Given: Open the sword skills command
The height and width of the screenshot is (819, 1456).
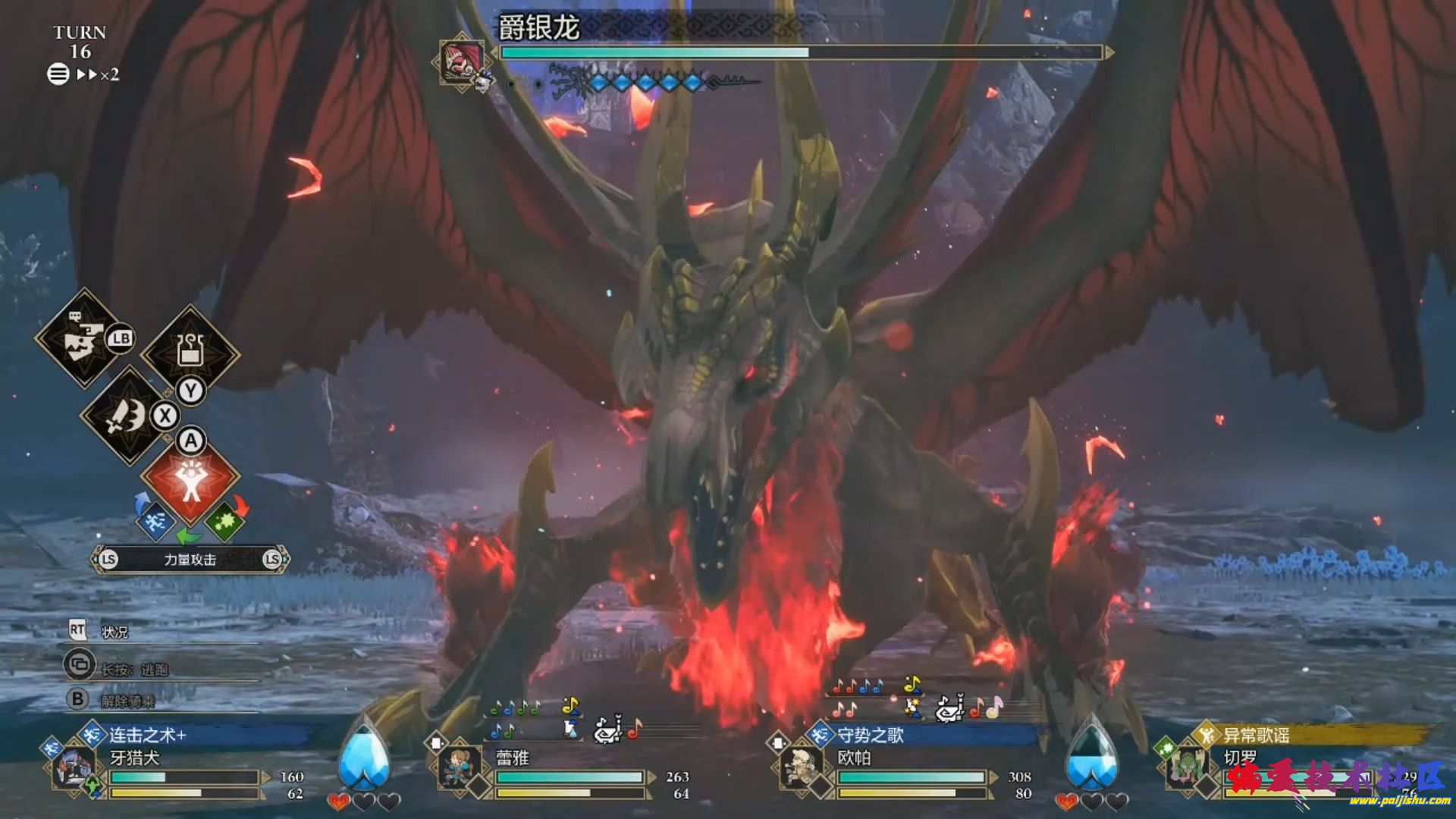Looking at the screenshot, I should point(128,416).
